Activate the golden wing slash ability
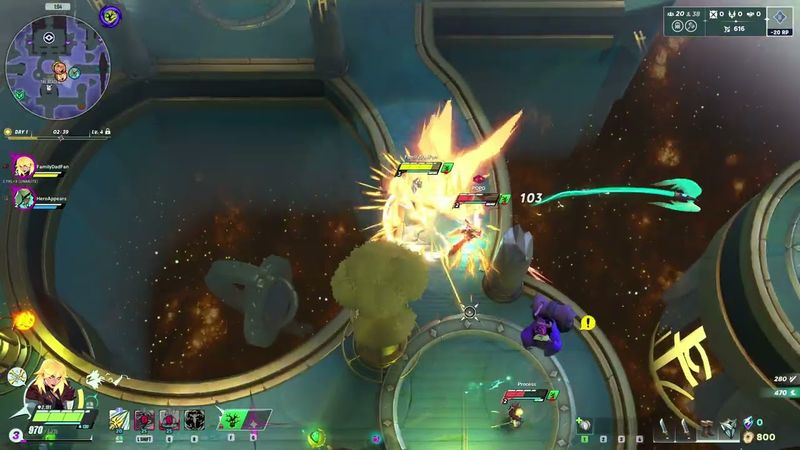Screen dimensions: 800x450 [118, 420]
